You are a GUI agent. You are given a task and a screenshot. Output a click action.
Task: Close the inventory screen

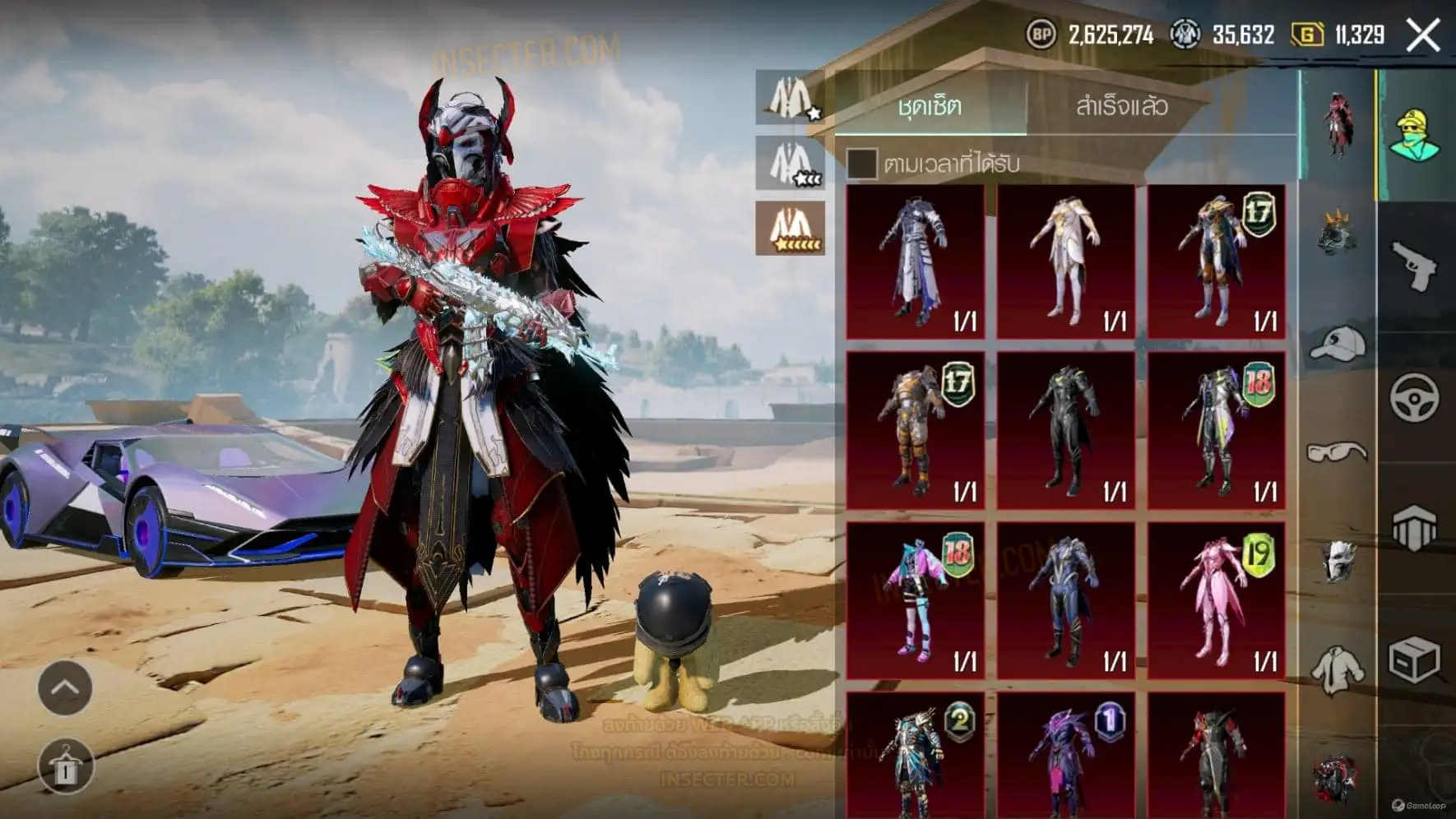point(1422,36)
